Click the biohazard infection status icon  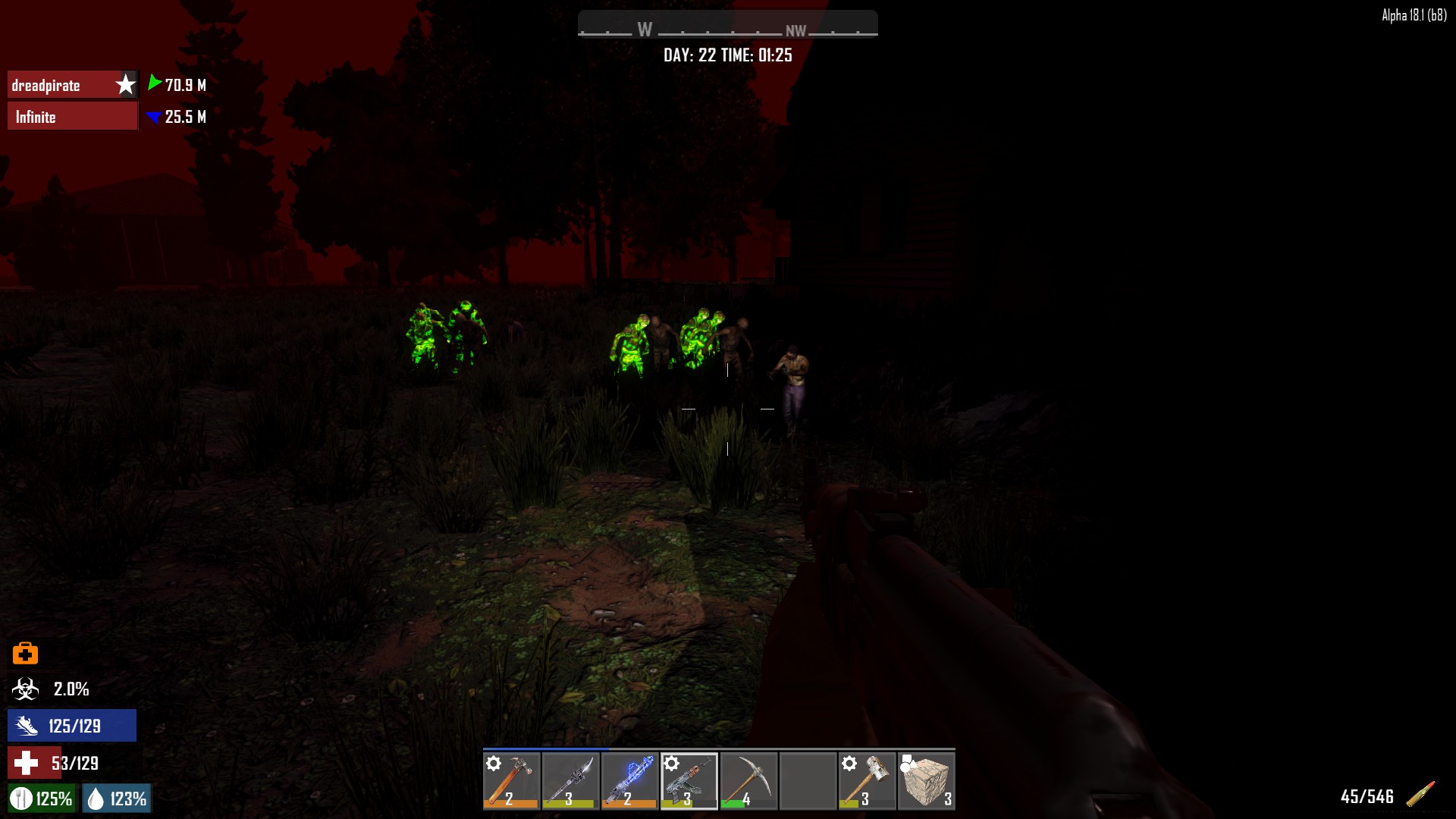coord(25,689)
